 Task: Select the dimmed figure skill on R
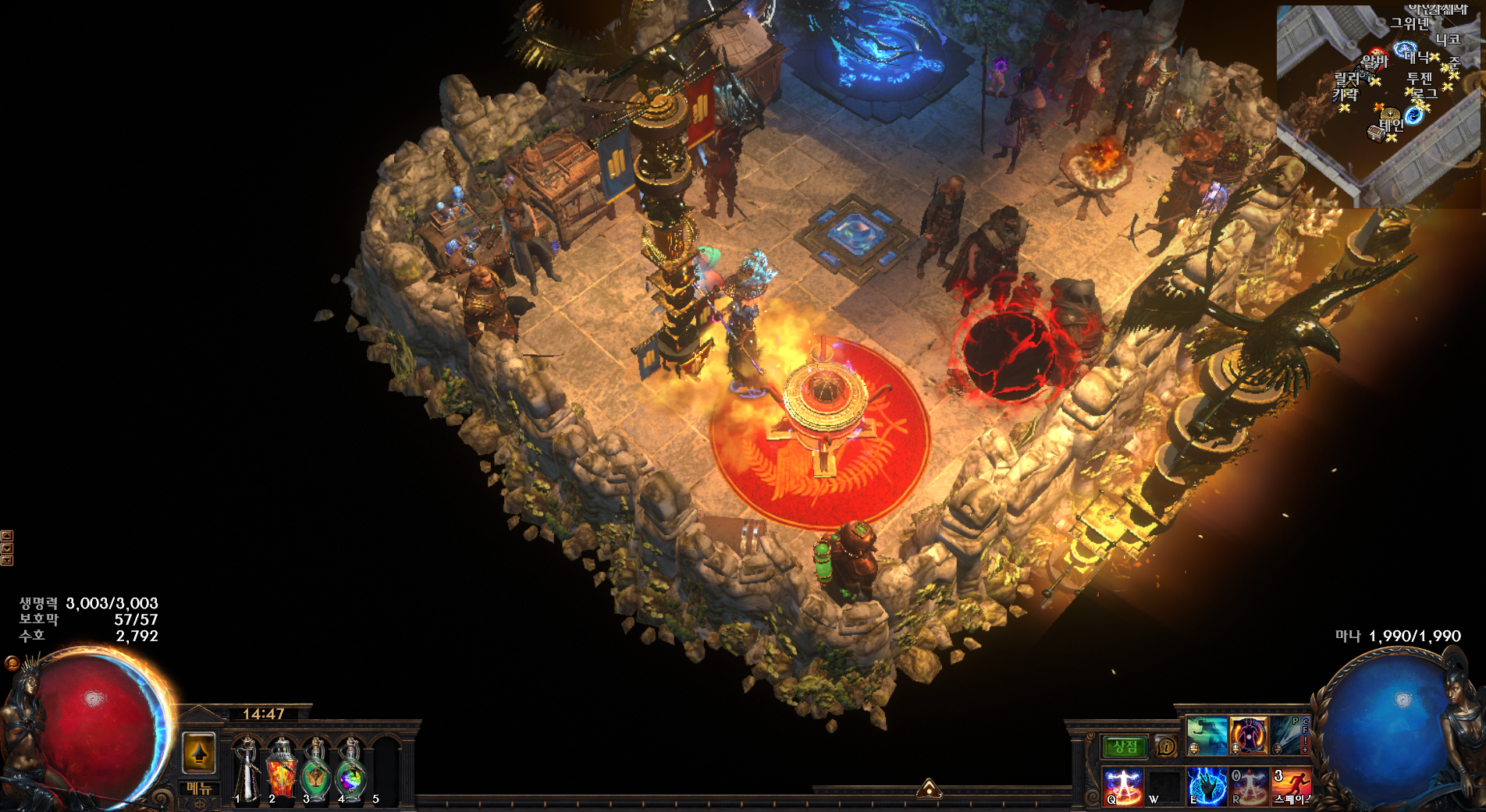coord(1249,785)
